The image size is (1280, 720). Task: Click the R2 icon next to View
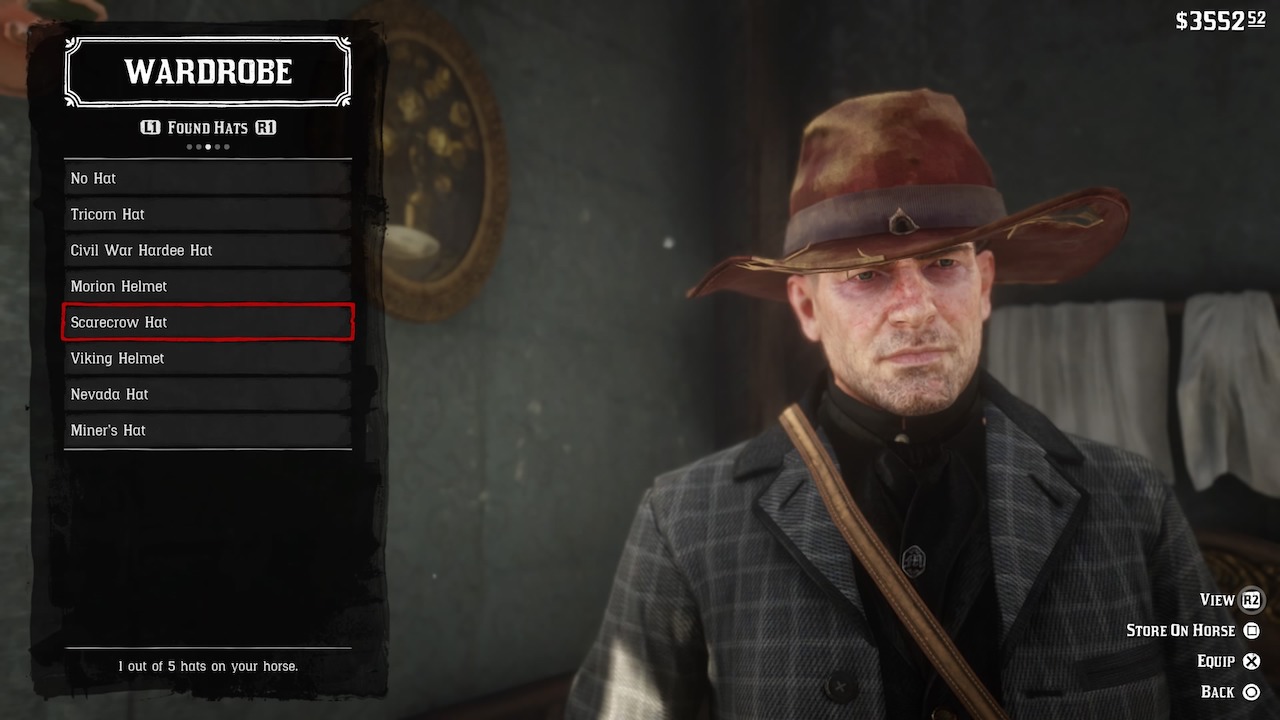pos(1250,600)
